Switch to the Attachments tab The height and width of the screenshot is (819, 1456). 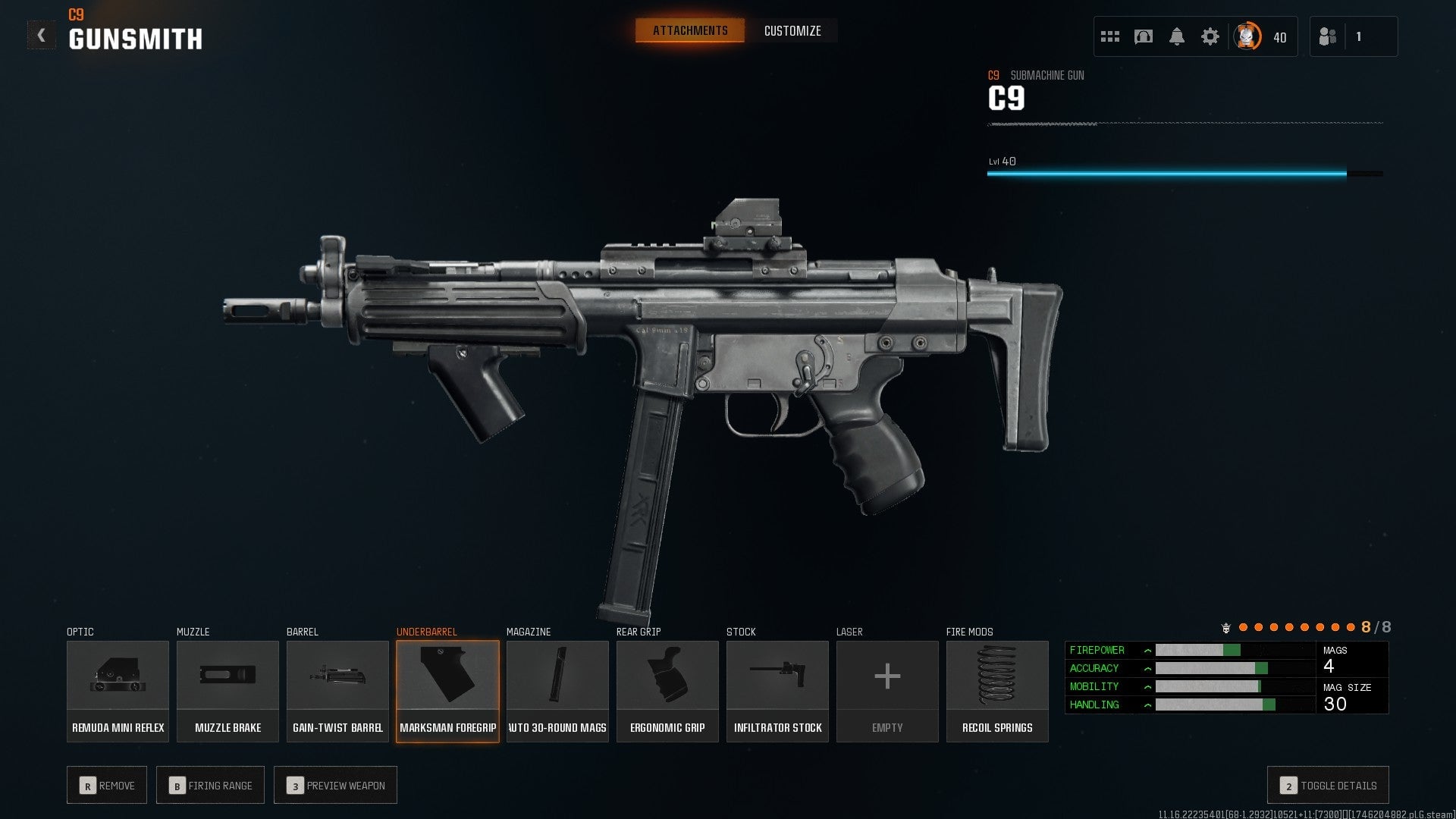689,30
